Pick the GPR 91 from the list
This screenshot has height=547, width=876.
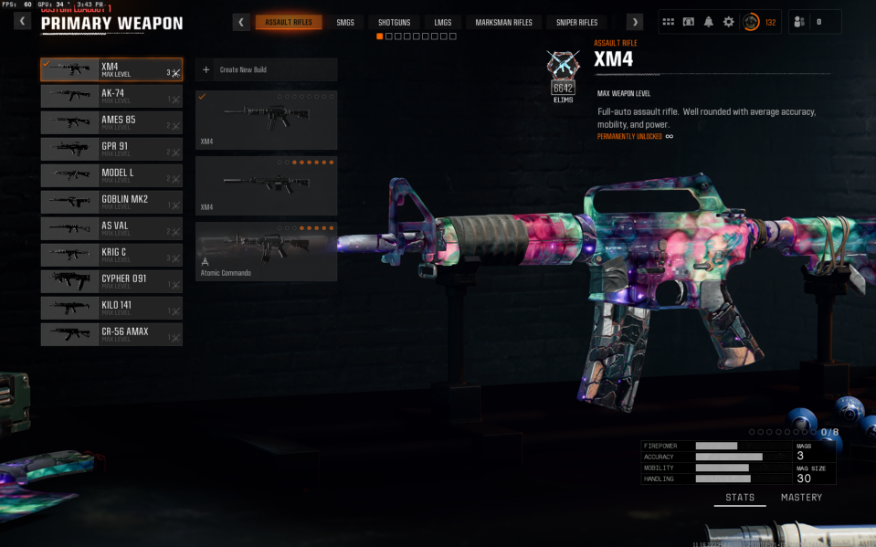(111, 149)
